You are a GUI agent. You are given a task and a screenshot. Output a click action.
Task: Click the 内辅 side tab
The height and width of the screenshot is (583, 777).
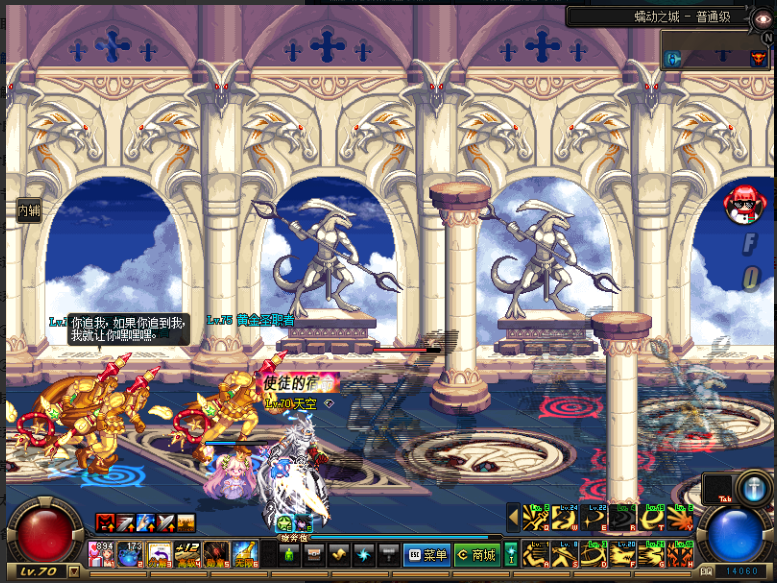(29, 210)
